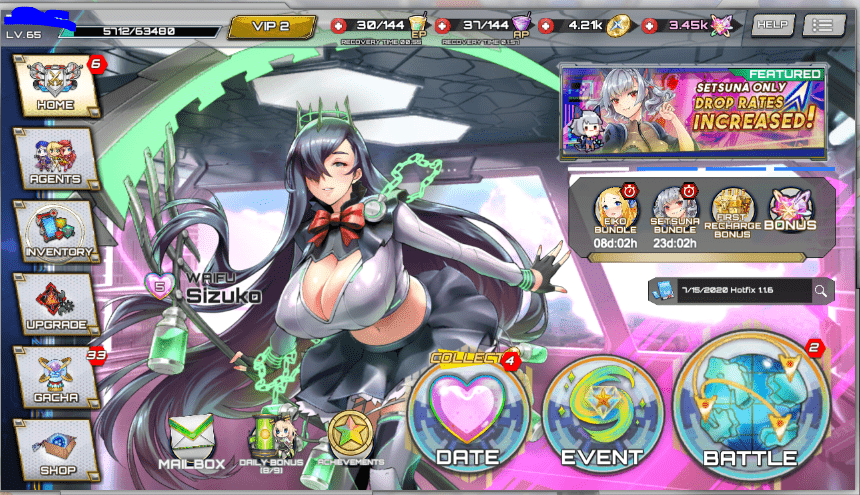Open the list menu button beside Help
860x495 pixels.
(x=823, y=25)
